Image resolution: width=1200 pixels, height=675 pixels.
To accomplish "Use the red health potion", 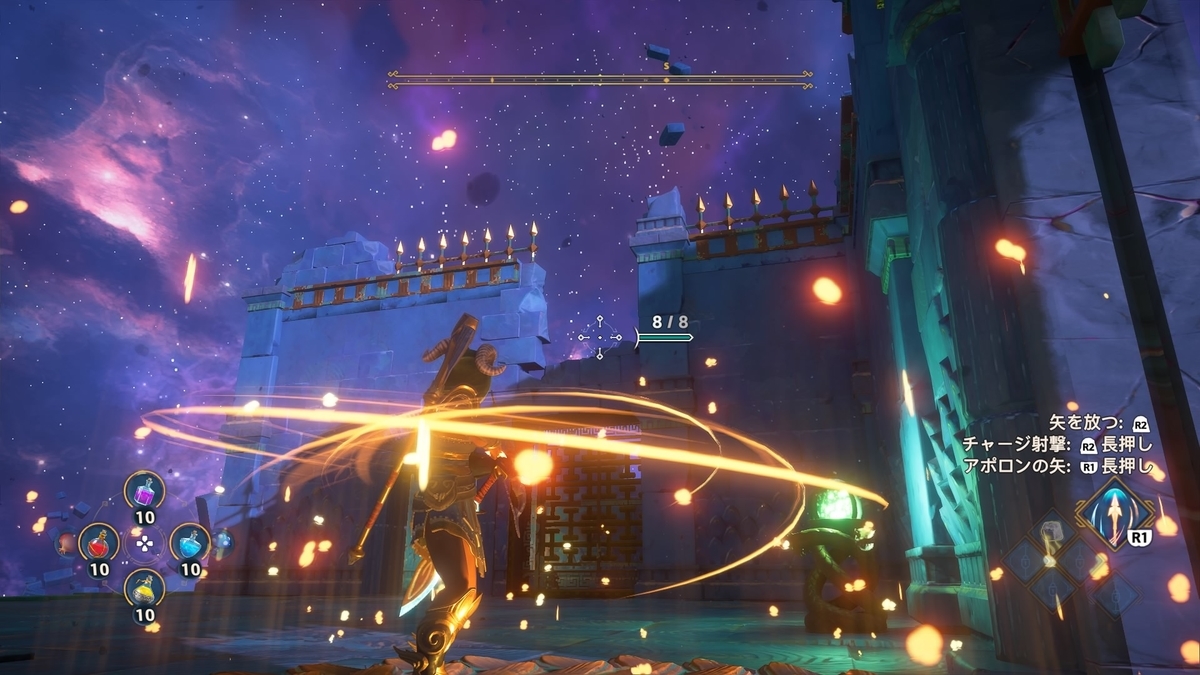I will (x=98, y=543).
